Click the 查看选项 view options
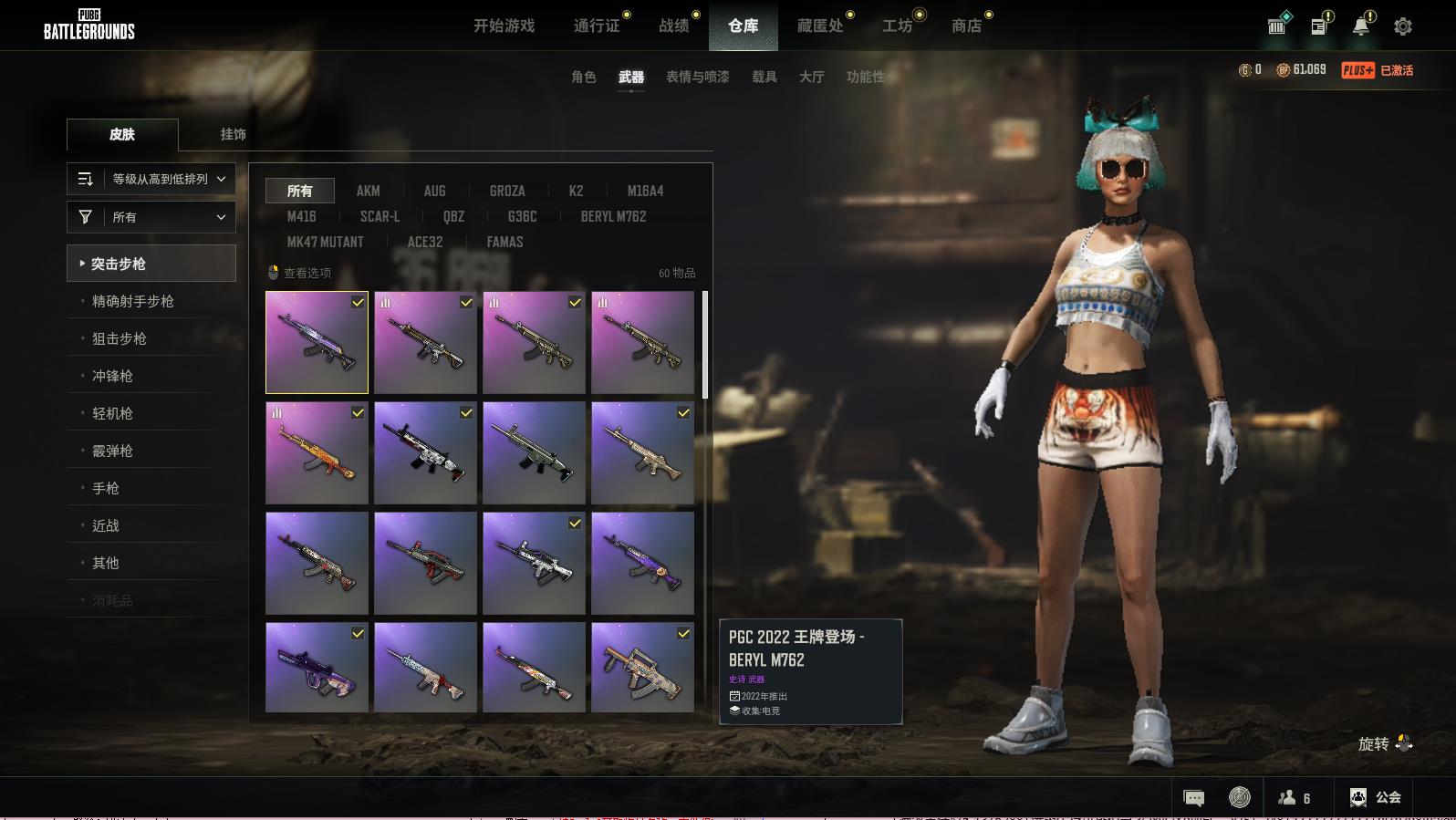This screenshot has height=820, width=1456. click(x=300, y=273)
